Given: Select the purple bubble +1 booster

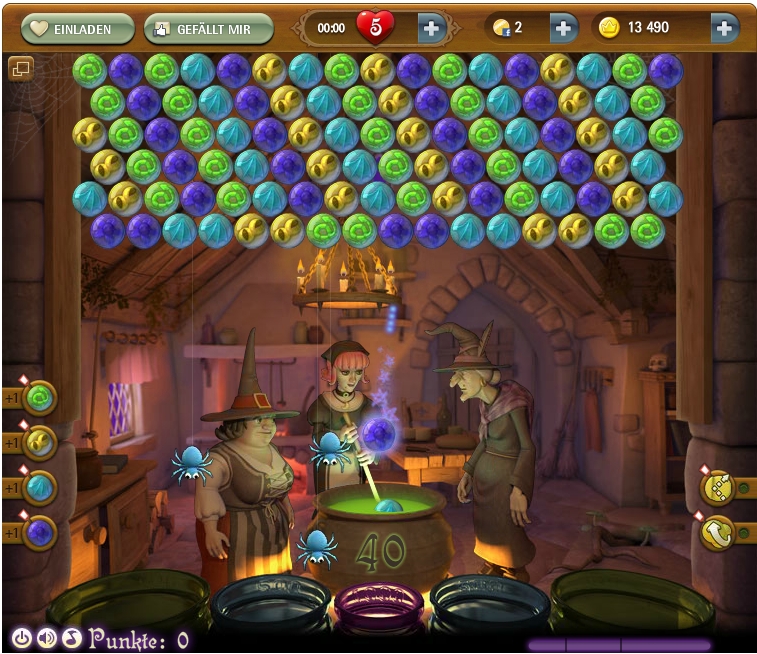Looking at the screenshot, I should tap(39, 531).
